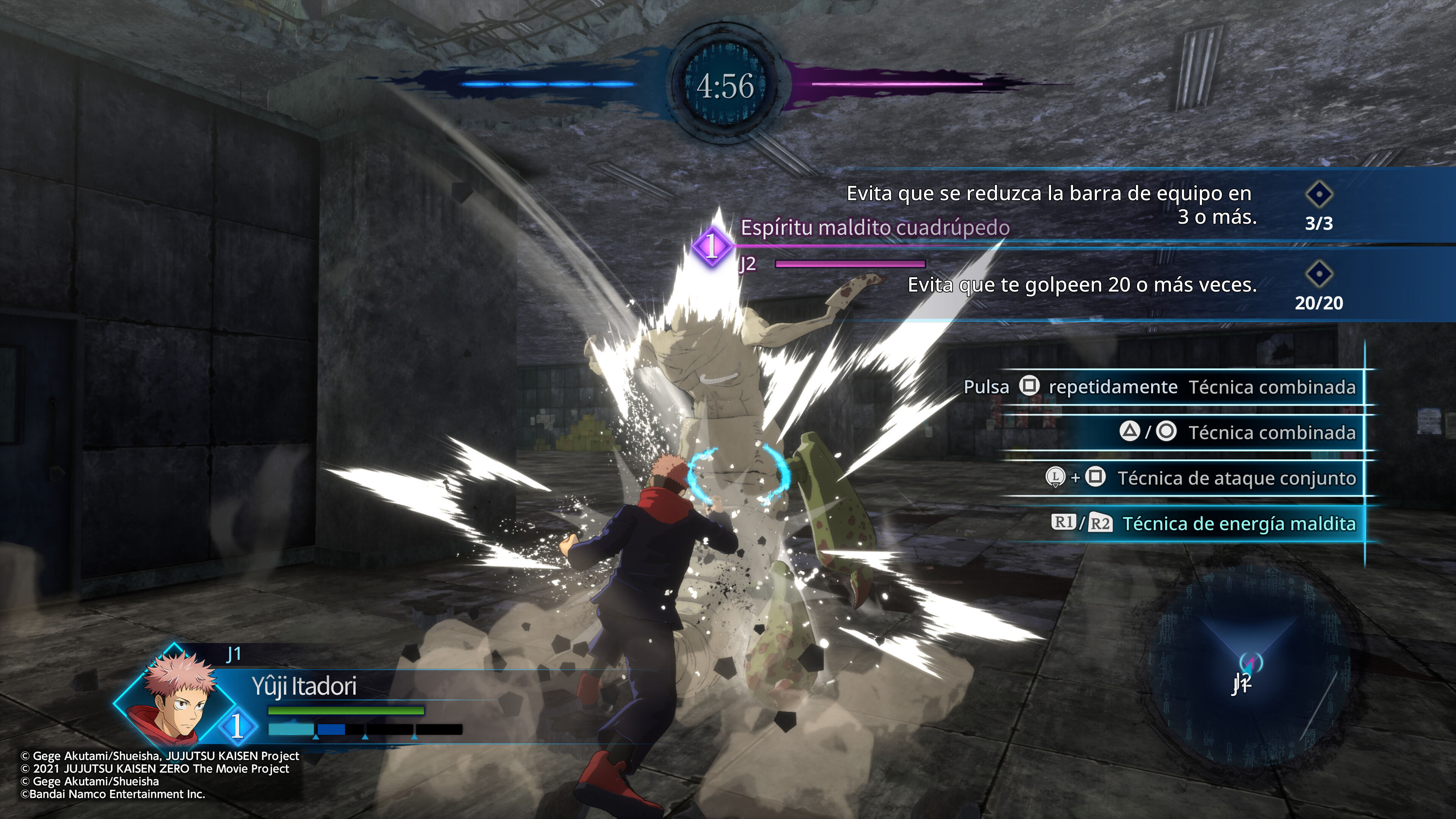Select the 'golpeen 20 o más veces' objective
The width and height of the screenshot is (1456, 819).
click(1082, 285)
